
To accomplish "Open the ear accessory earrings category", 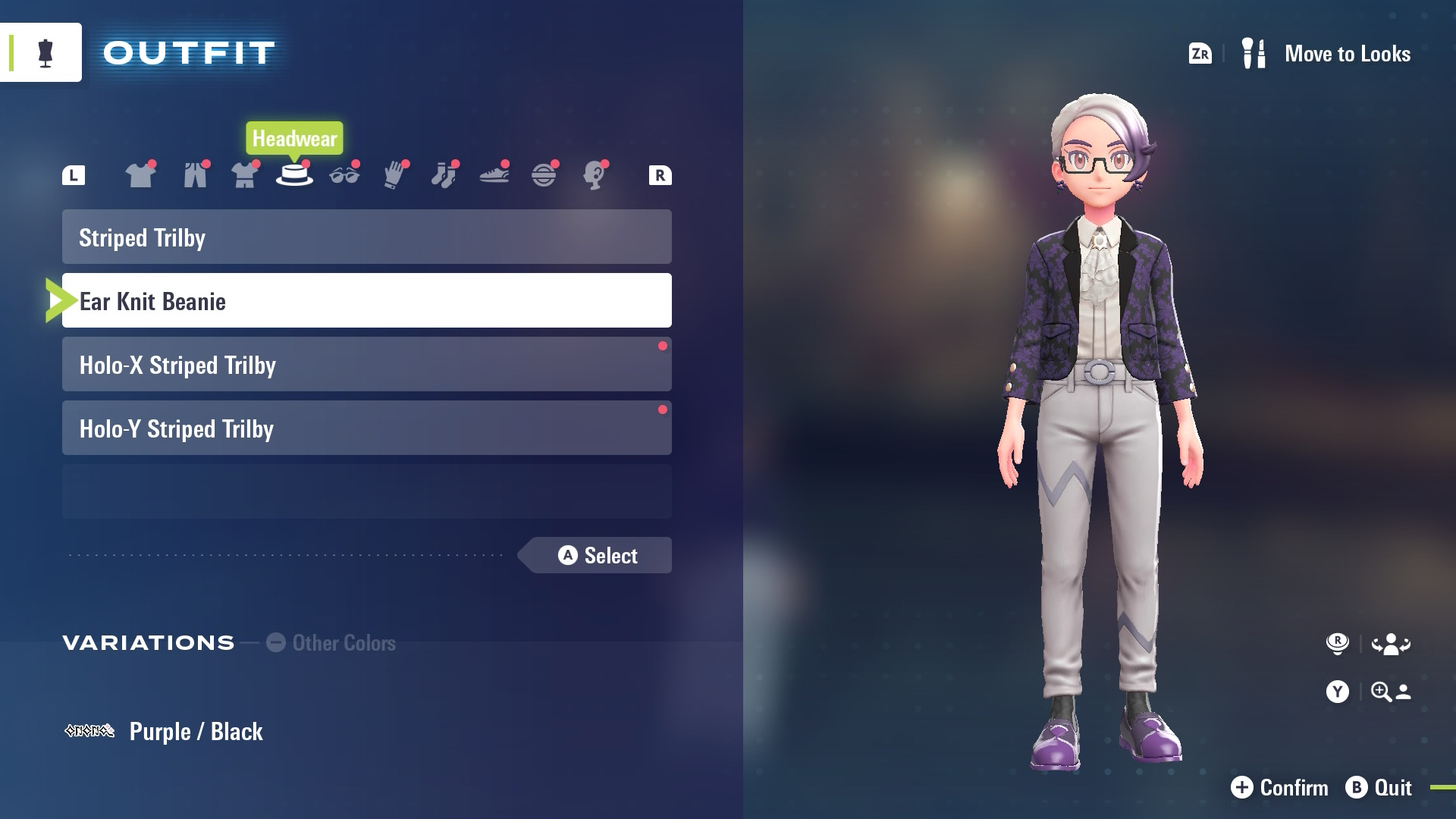I will (594, 175).
